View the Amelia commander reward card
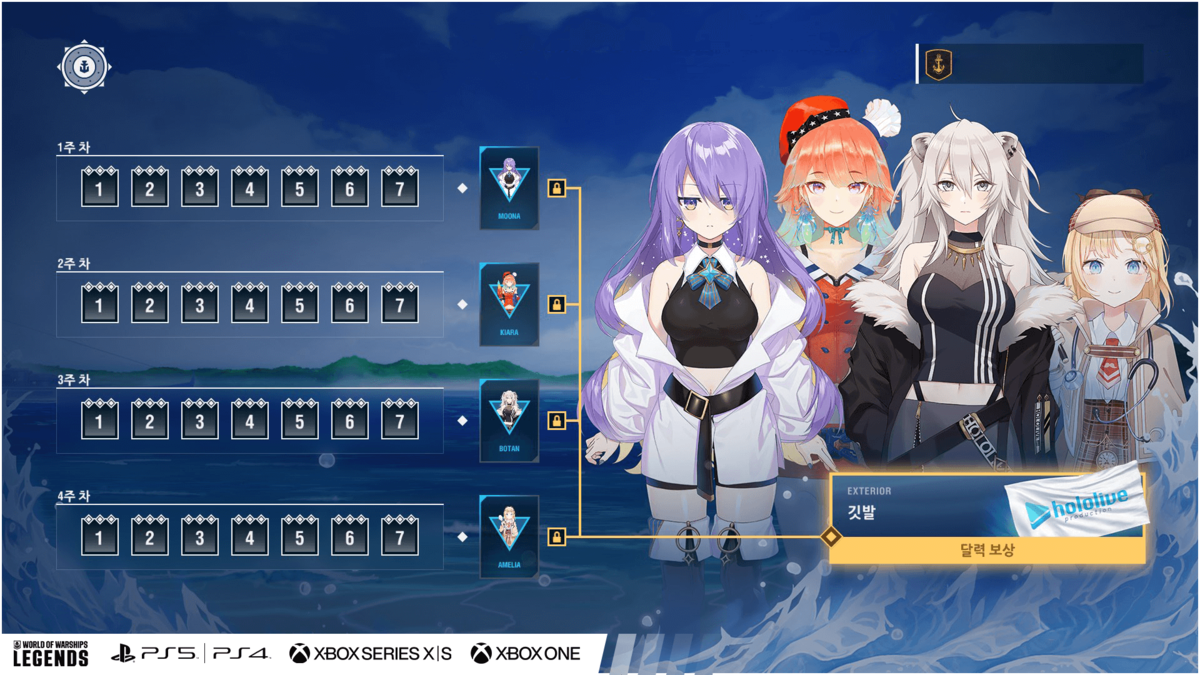The width and height of the screenshot is (1200, 675). (510, 537)
